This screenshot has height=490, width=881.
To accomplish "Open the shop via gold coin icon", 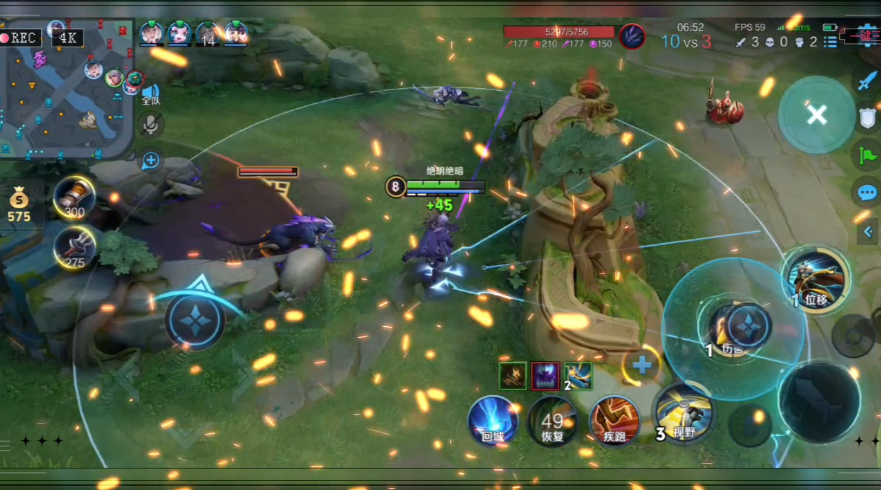I will 20,200.
